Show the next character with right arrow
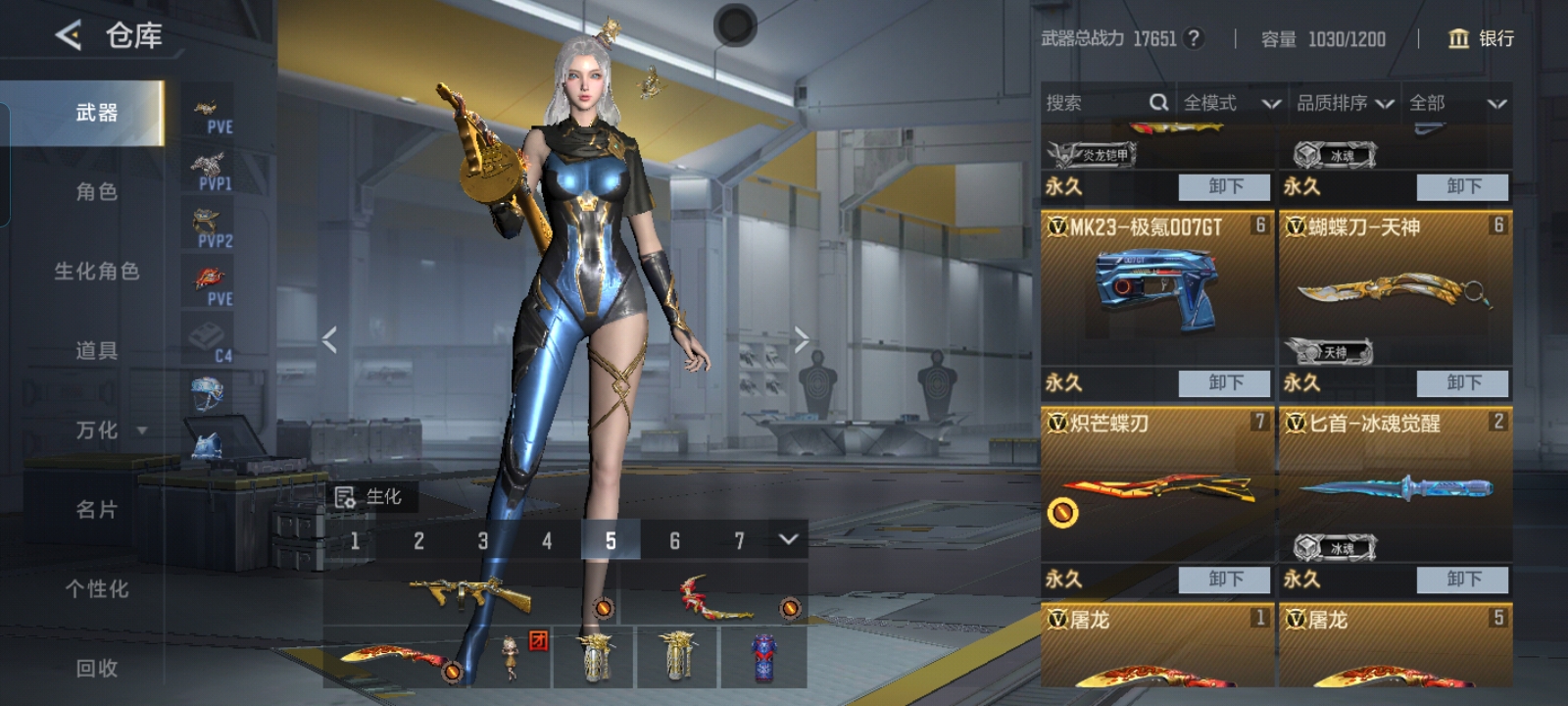The image size is (1568, 706). (802, 339)
